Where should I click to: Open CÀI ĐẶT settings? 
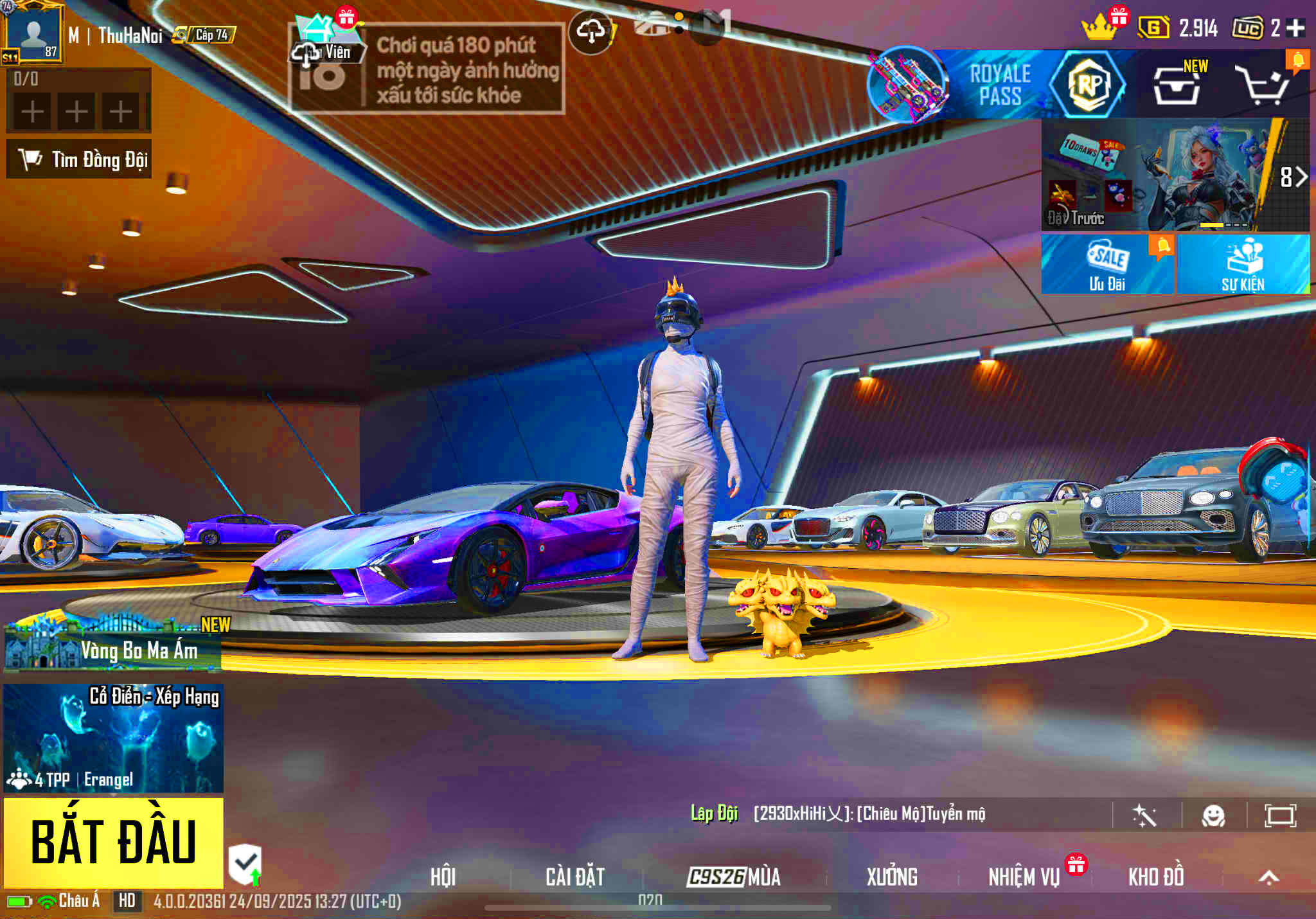[575, 877]
